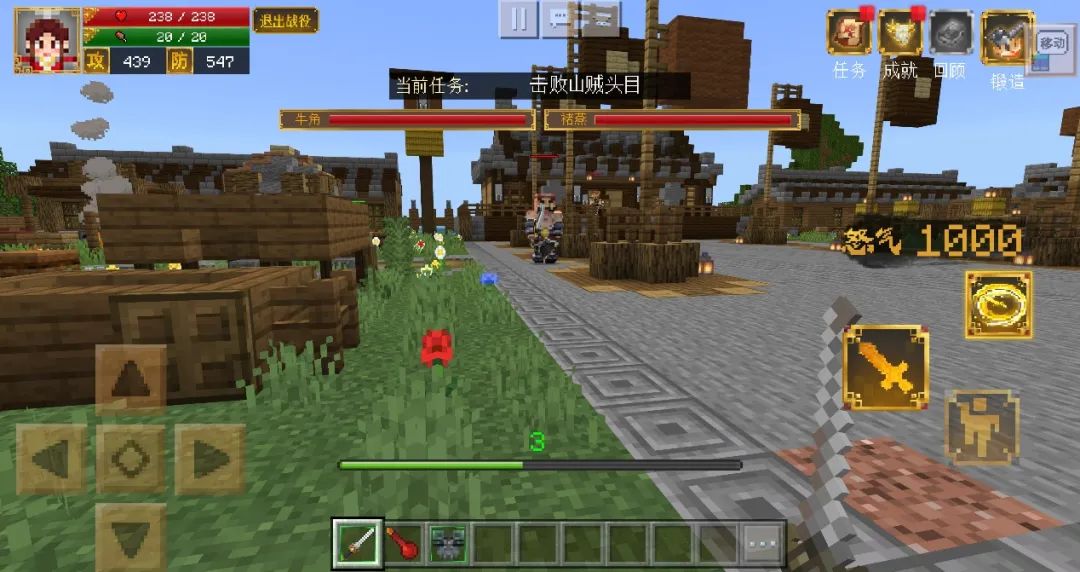Tap the center diamond jump button
This screenshot has height=572, width=1080.
131,459
